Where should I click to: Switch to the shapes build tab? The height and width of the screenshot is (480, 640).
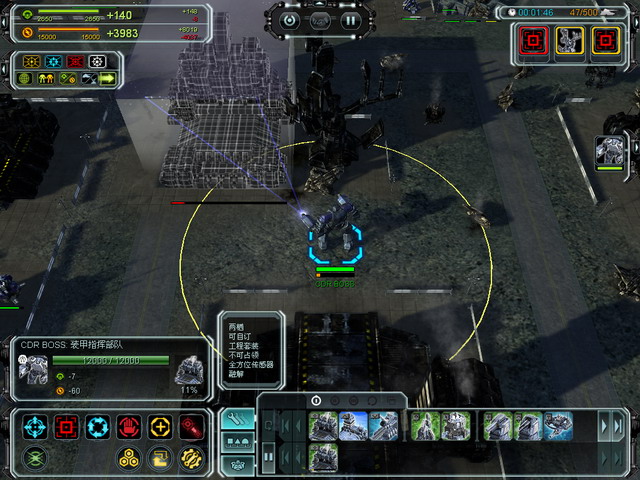click(x=238, y=441)
